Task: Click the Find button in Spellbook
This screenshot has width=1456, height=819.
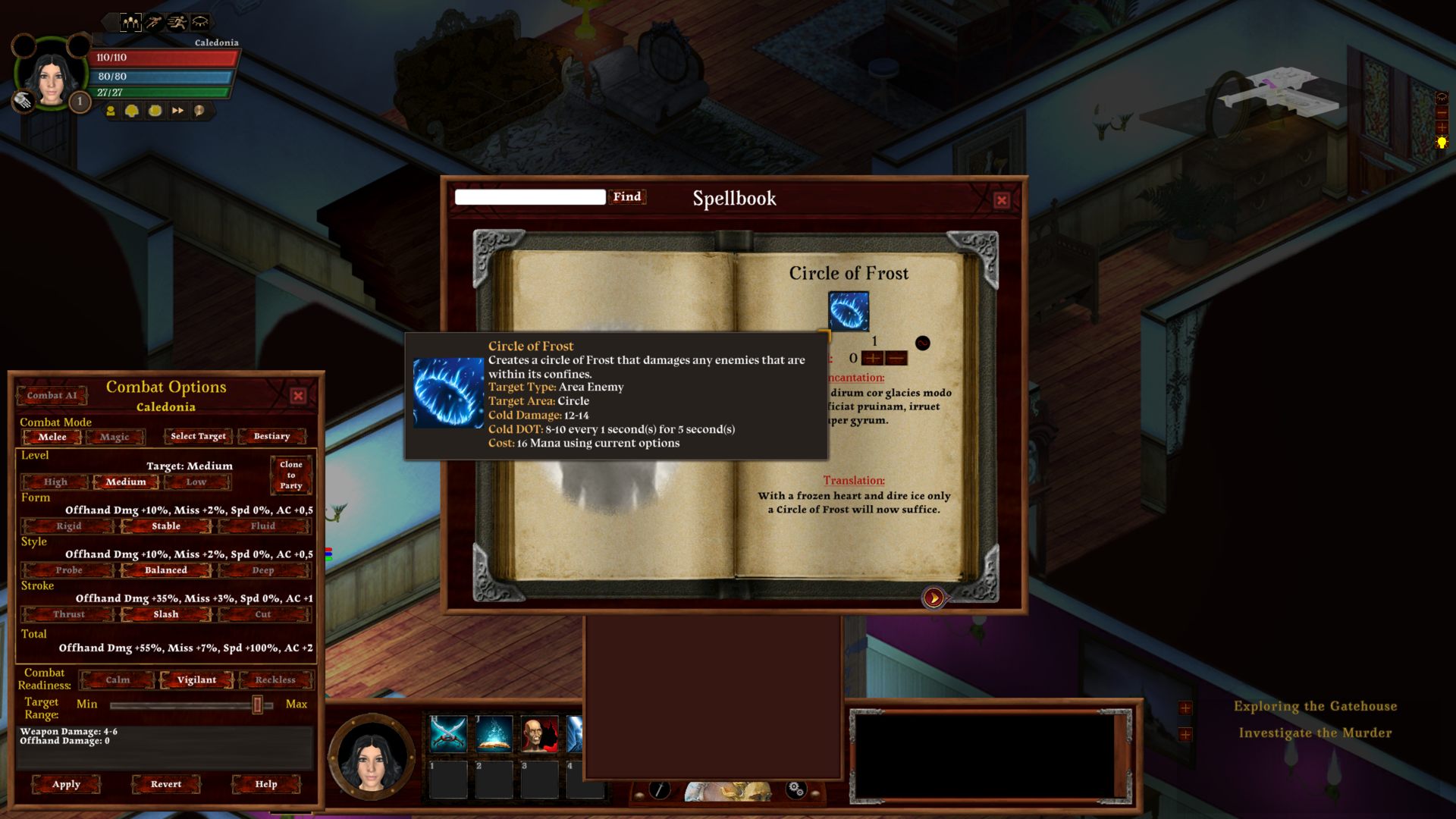Action: pos(627,197)
